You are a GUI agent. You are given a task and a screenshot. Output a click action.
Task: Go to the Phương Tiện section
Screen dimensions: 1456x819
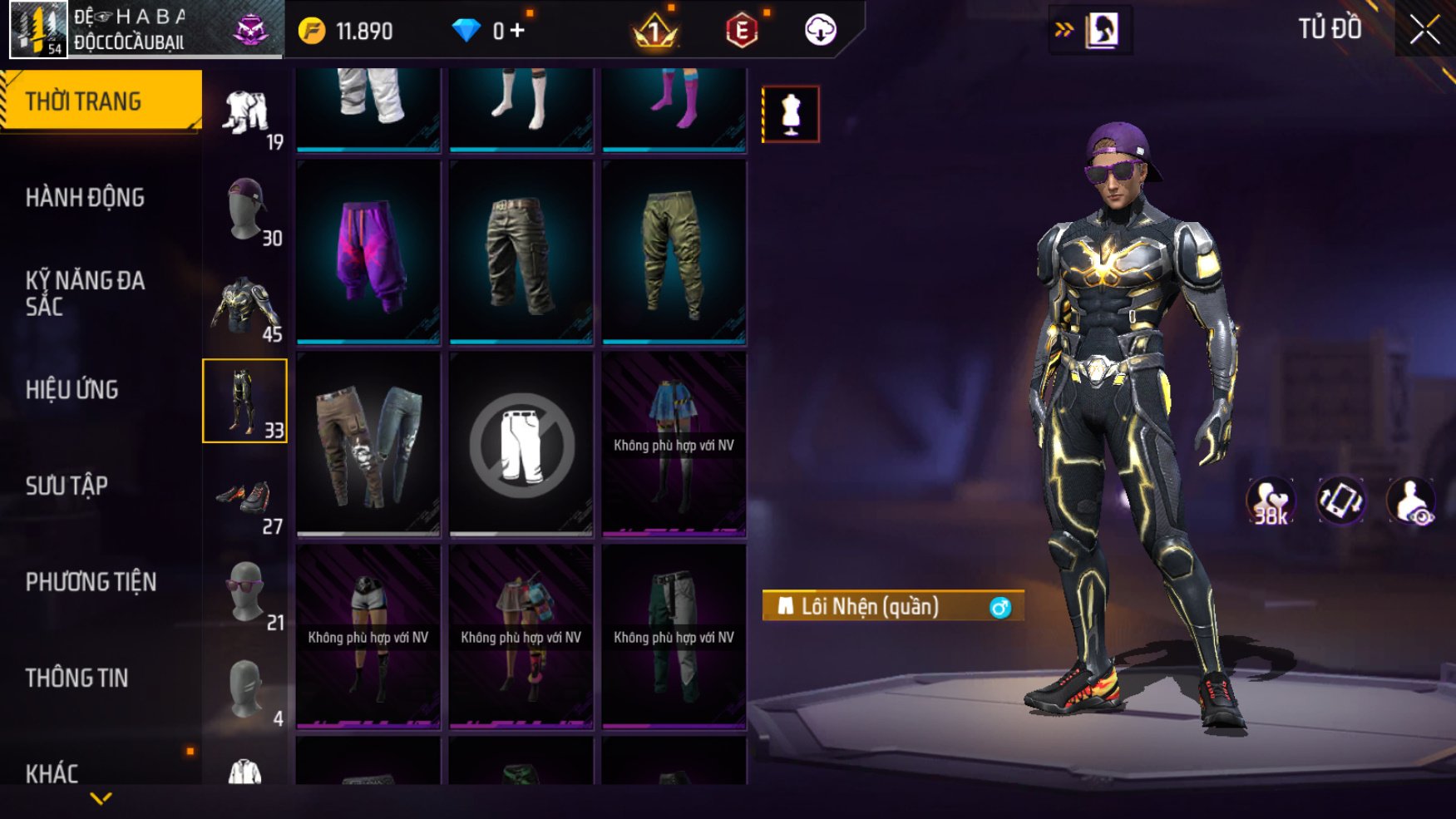point(91,582)
